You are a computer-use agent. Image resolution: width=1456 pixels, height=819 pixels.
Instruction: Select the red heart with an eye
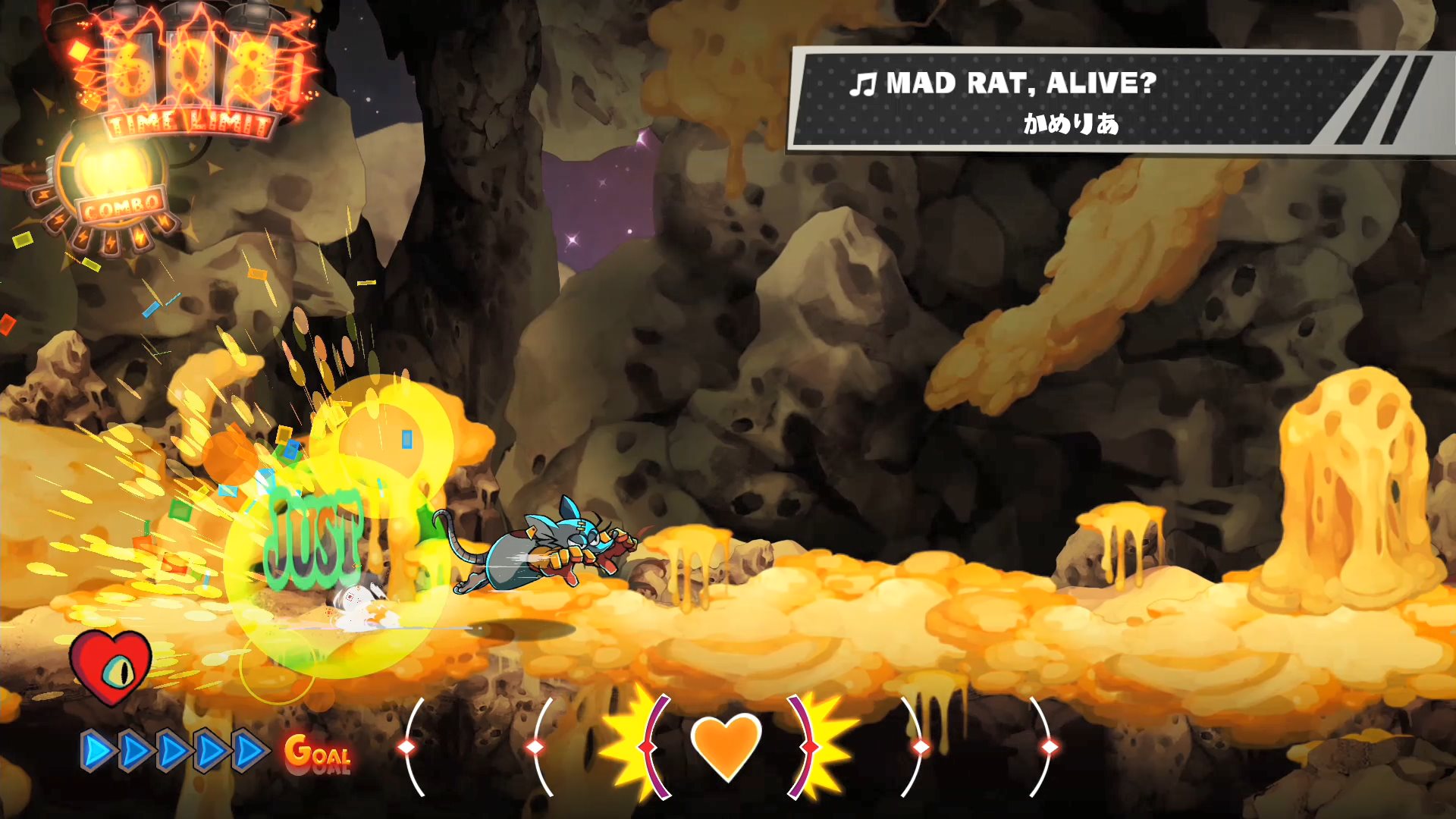tap(111, 667)
